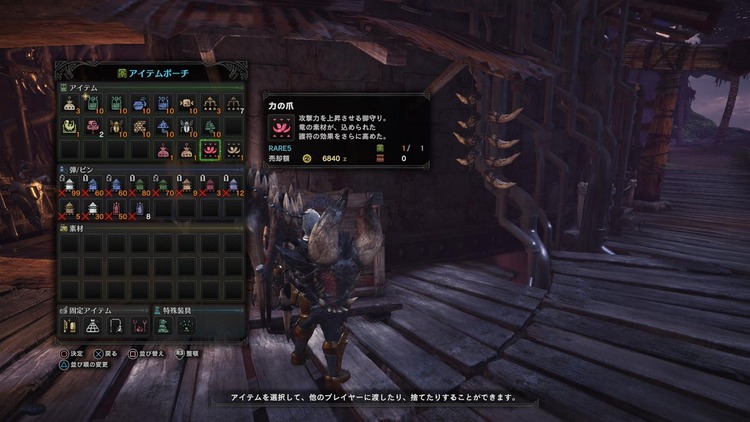Choose the pink item with count 2
The image size is (750, 422).
pos(93,127)
